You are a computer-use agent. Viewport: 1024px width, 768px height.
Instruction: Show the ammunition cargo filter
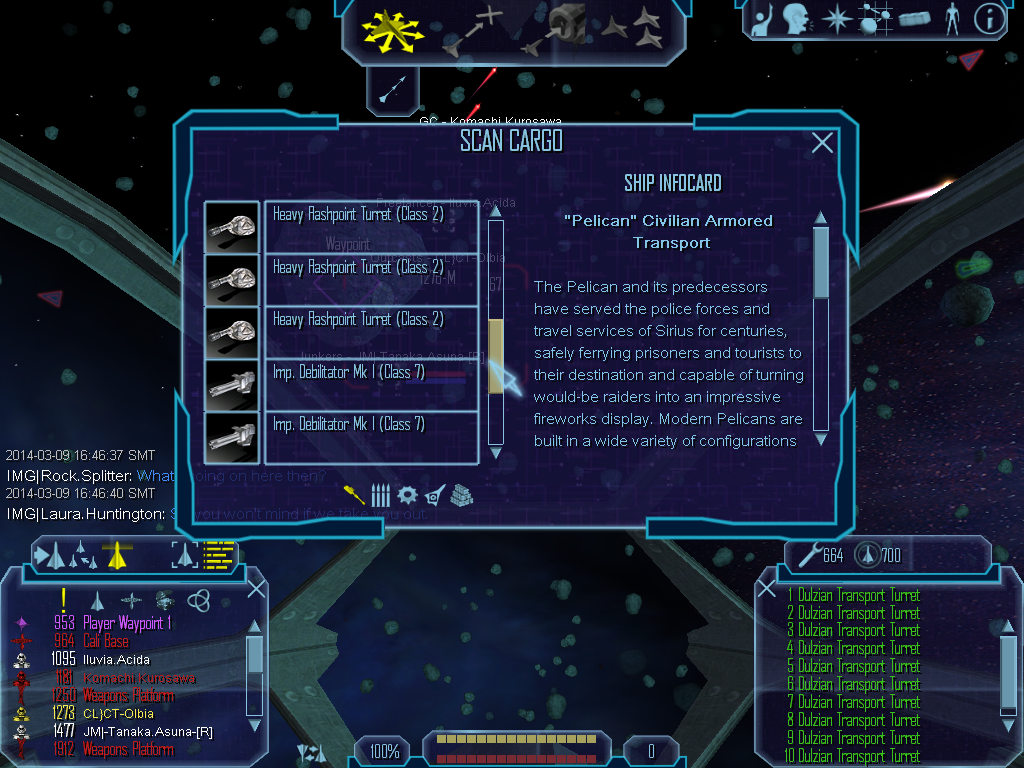380,494
